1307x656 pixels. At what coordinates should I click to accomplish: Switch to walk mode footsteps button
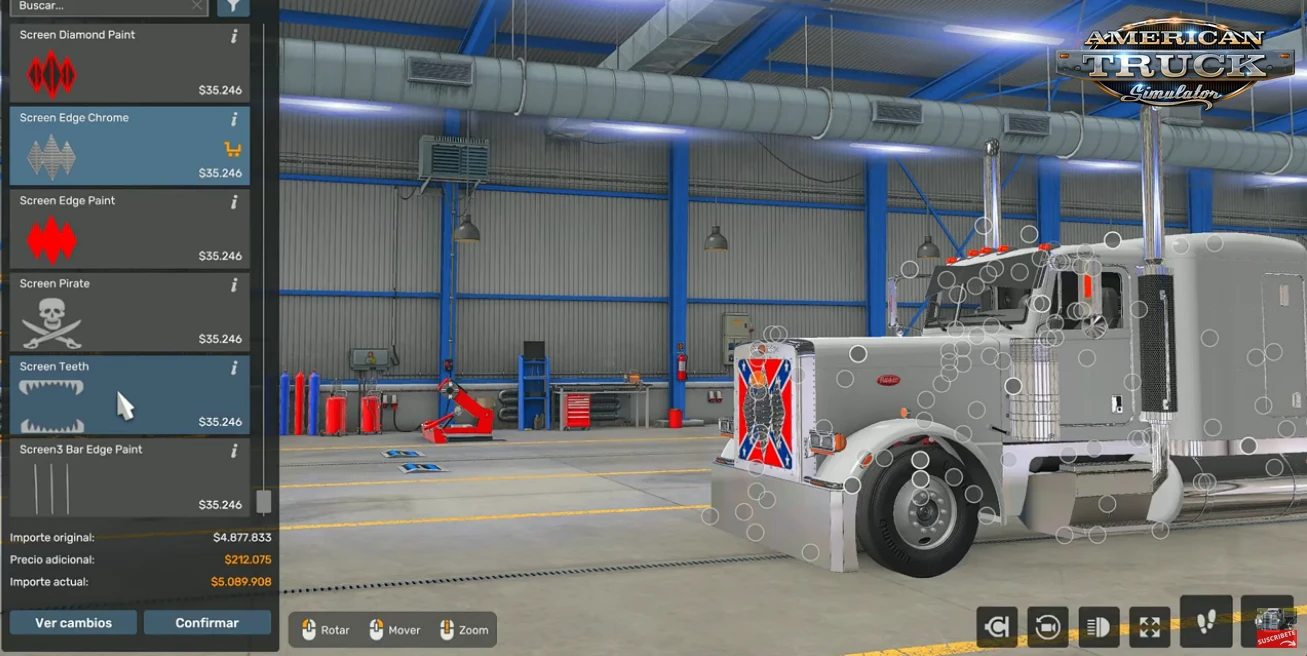[x=1206, y=622]
